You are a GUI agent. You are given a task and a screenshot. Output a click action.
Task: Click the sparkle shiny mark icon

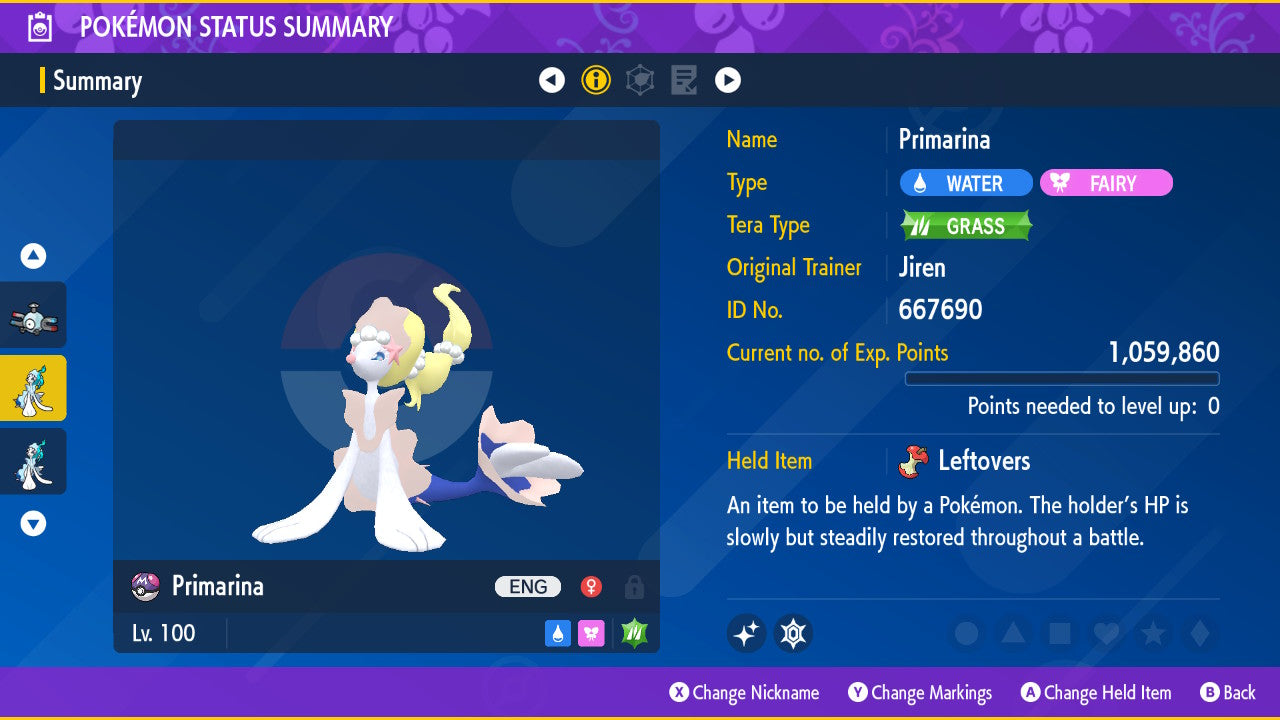click(x=746, y=633)
